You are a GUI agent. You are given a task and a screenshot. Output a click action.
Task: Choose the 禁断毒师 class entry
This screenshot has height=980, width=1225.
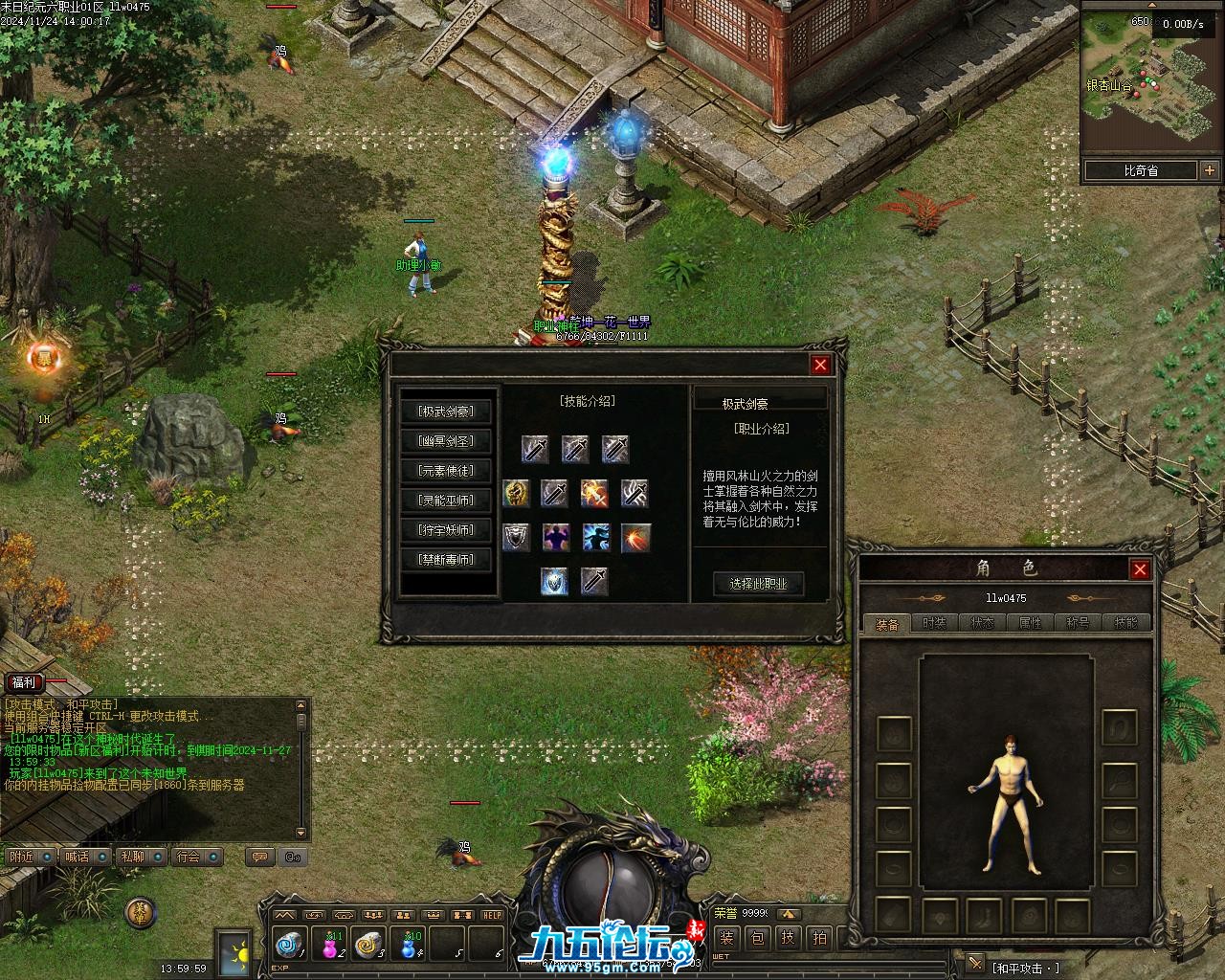tap(446, 559)
